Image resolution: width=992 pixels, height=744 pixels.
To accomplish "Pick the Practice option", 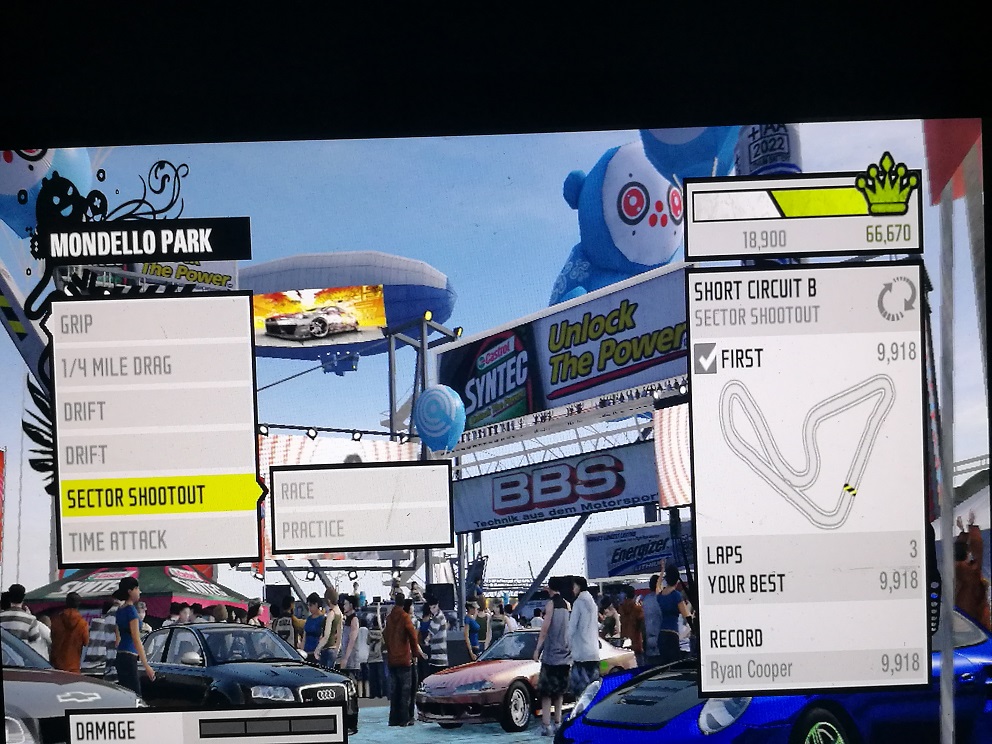I will pos(360,529).
